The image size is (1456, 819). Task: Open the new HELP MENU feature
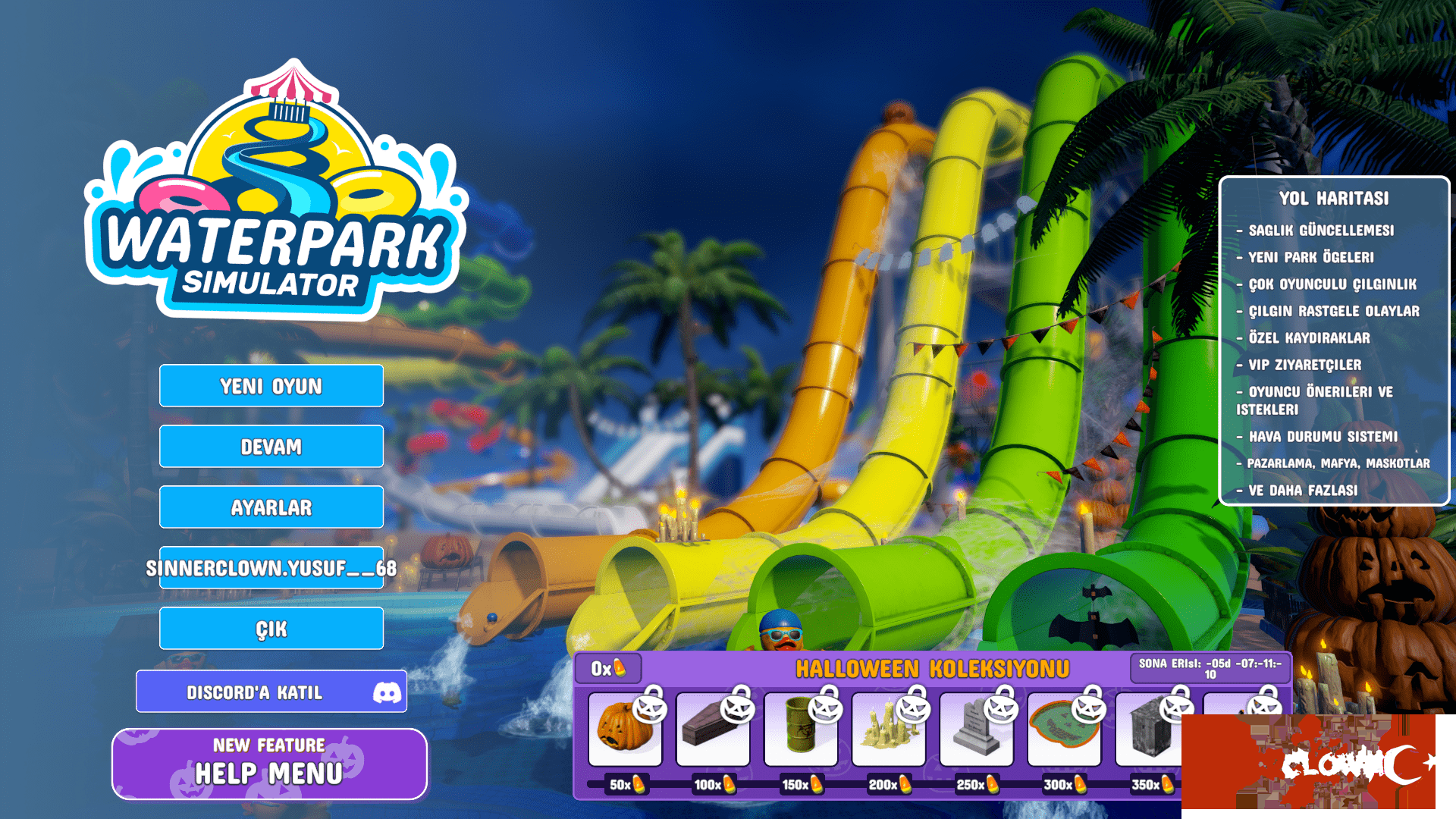tap(270, 763)
